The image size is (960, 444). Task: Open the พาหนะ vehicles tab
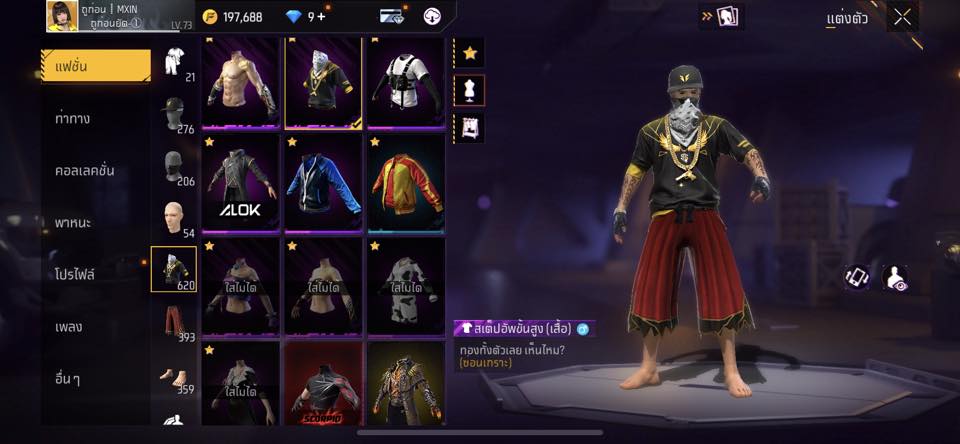click(74, 222)
